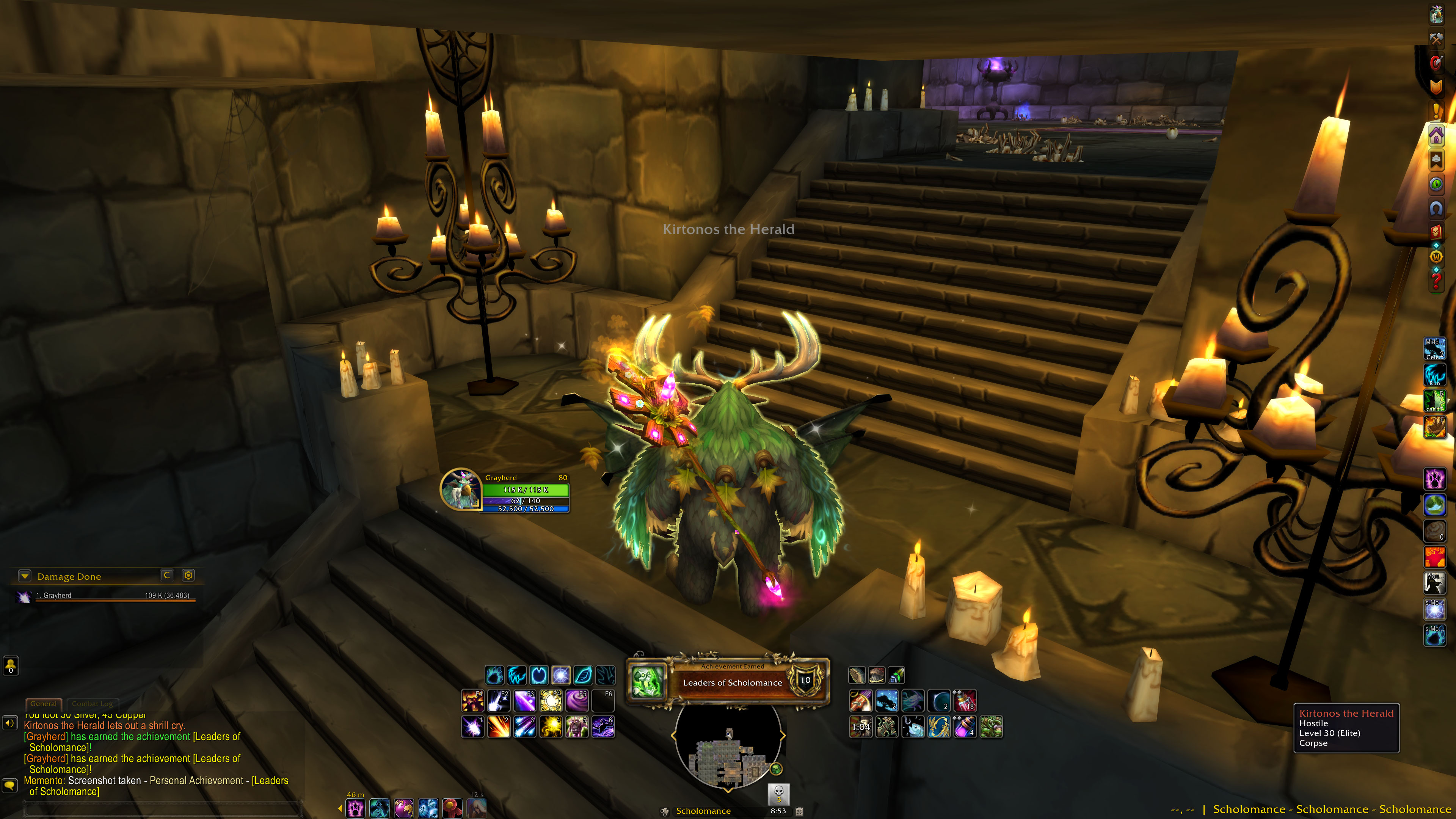Toggle the chat voice speaker button

10,723
